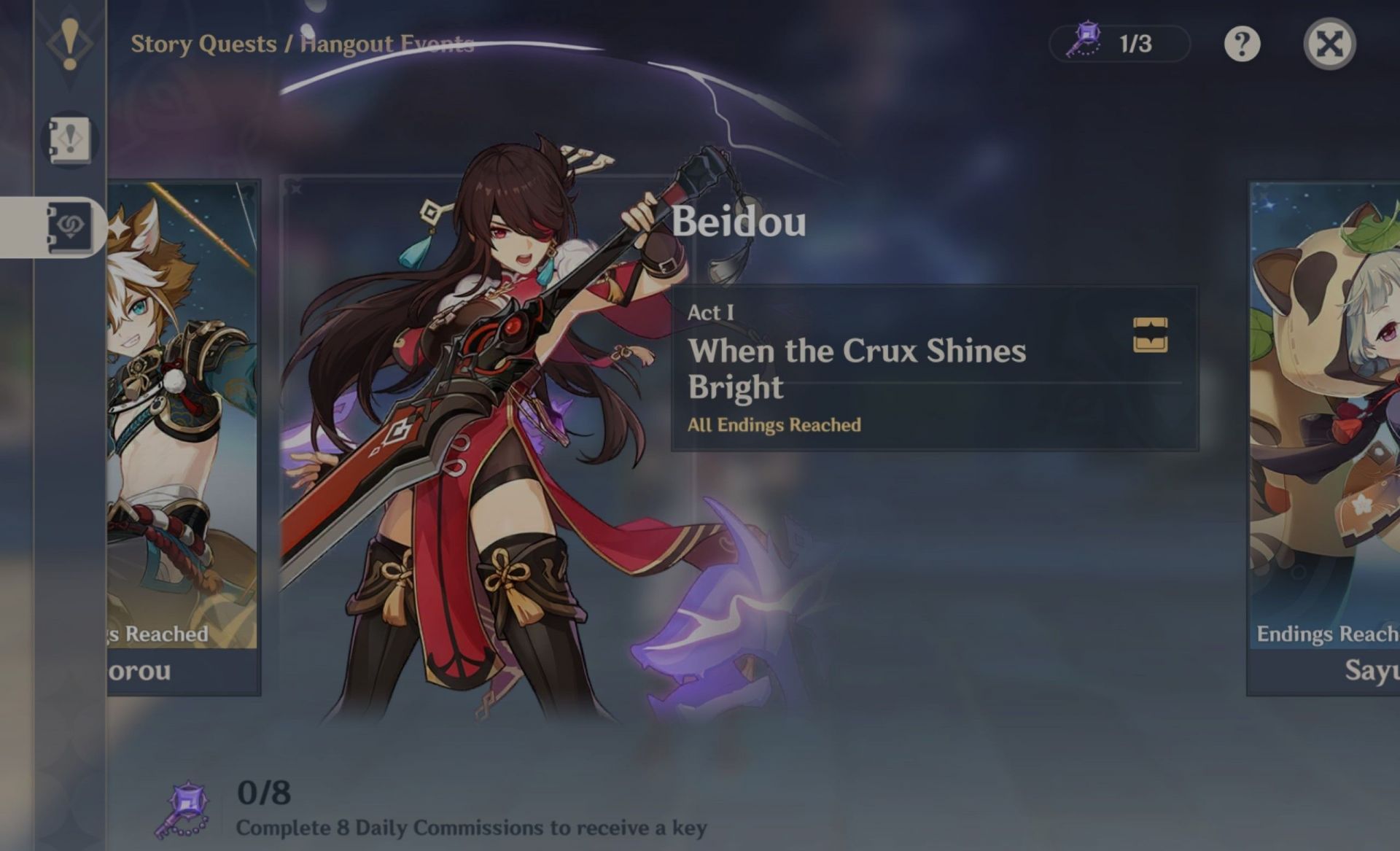Screen dimensions: 1400x851
Task: Click the All Endings Reached status text
Action: coord(773,425)
